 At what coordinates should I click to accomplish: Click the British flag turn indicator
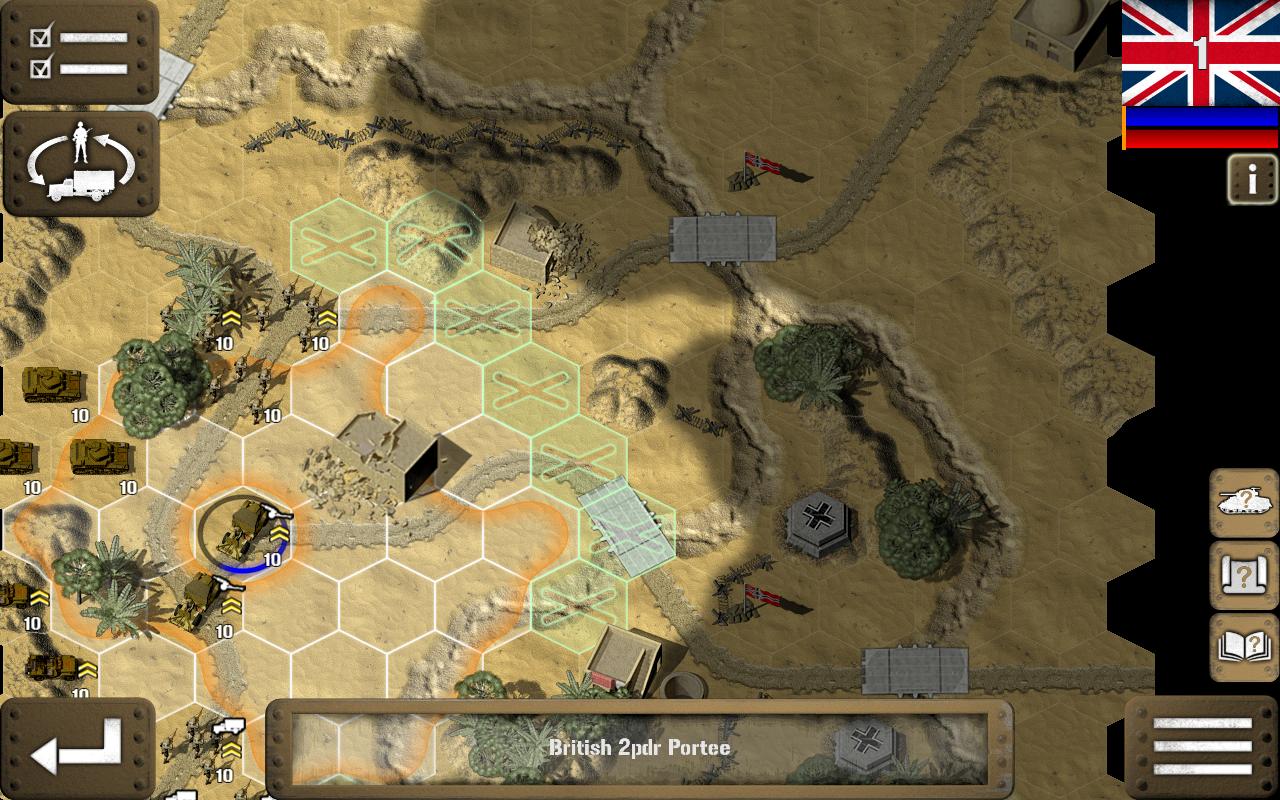1200,53
